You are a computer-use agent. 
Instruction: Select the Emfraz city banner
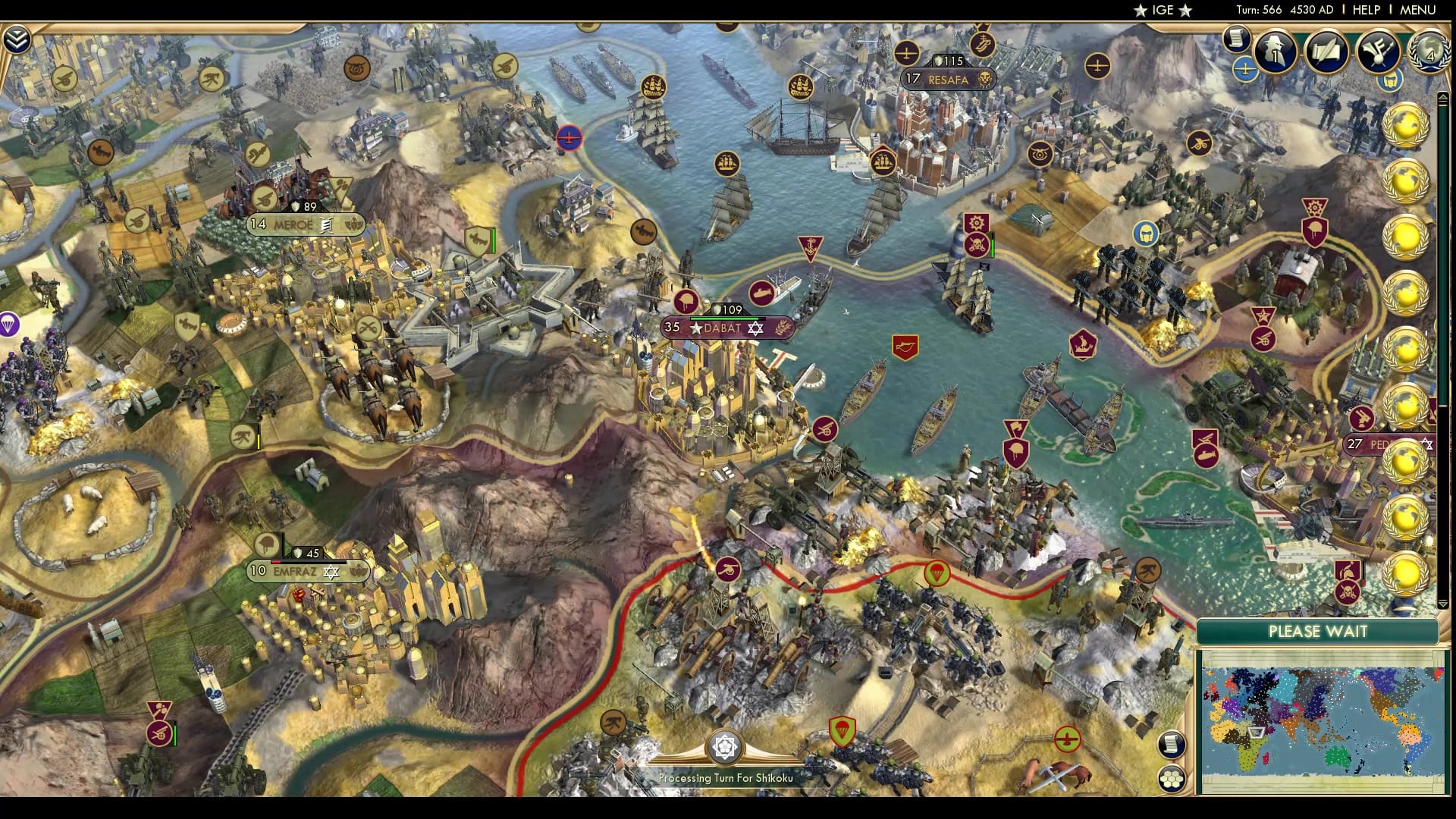click(296, 571)
